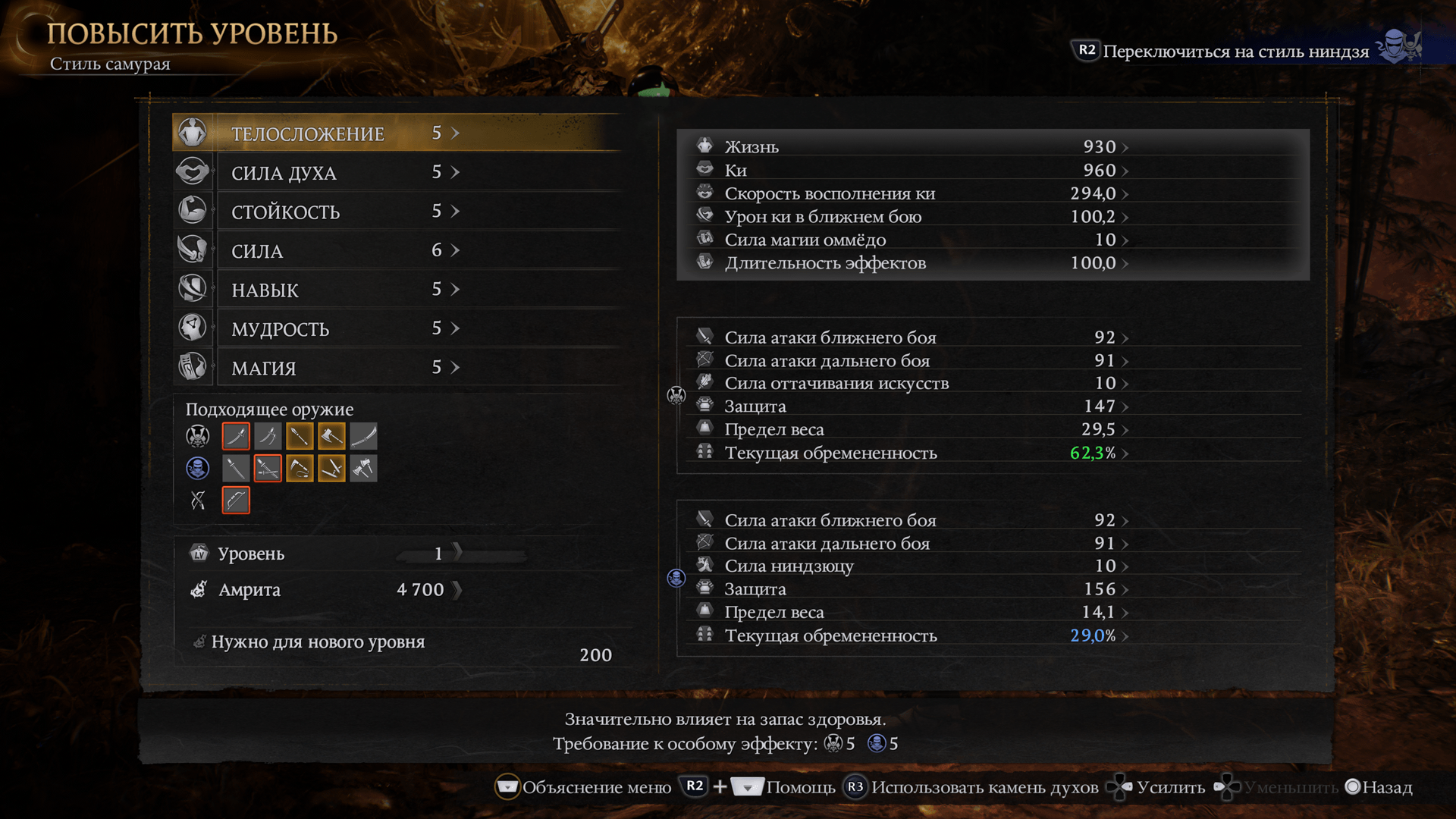
Task: Select the Сила оттачивания искусств row
Action: point(910,383)
